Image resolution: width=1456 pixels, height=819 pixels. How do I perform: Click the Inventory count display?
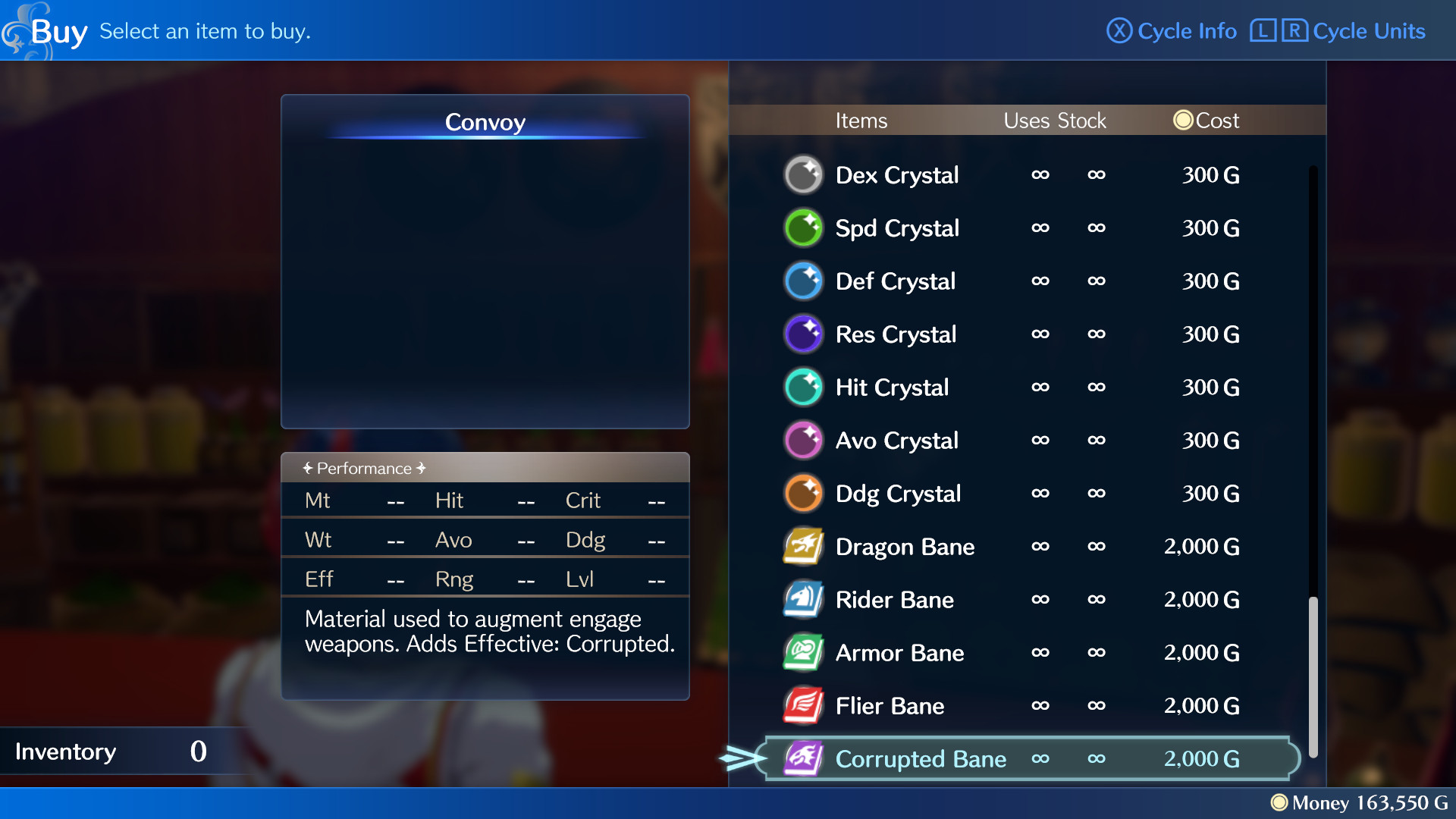click(x=114, y=751)
